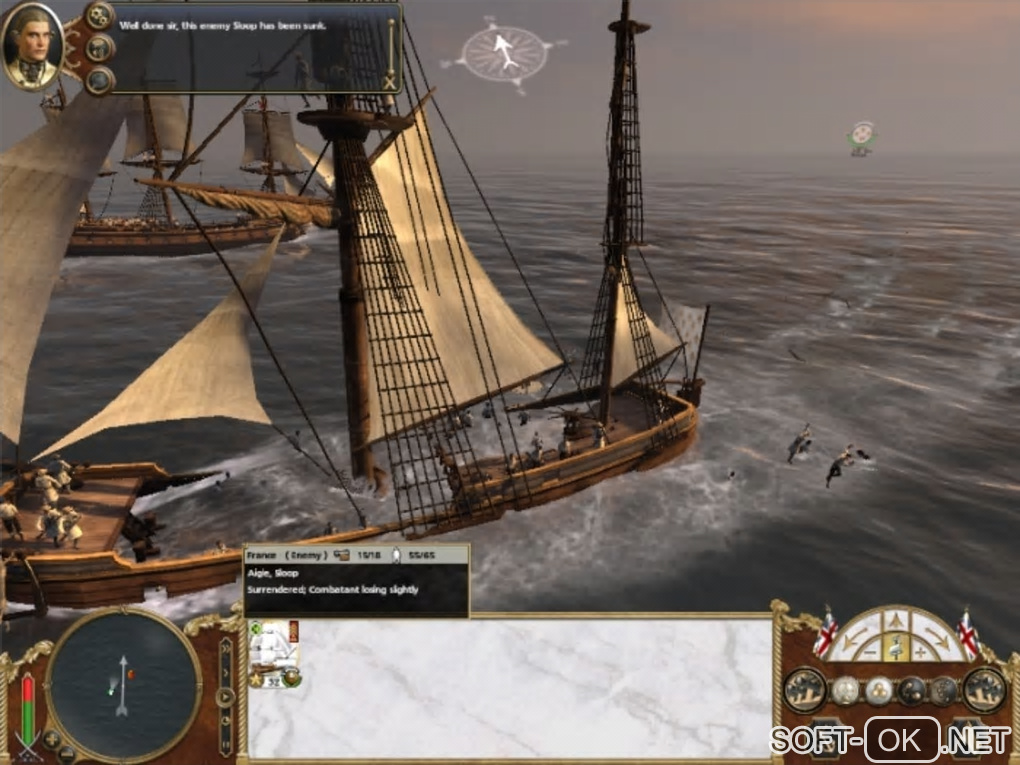
Task: Close the advisor message with the X
Action: pos(390,83)
